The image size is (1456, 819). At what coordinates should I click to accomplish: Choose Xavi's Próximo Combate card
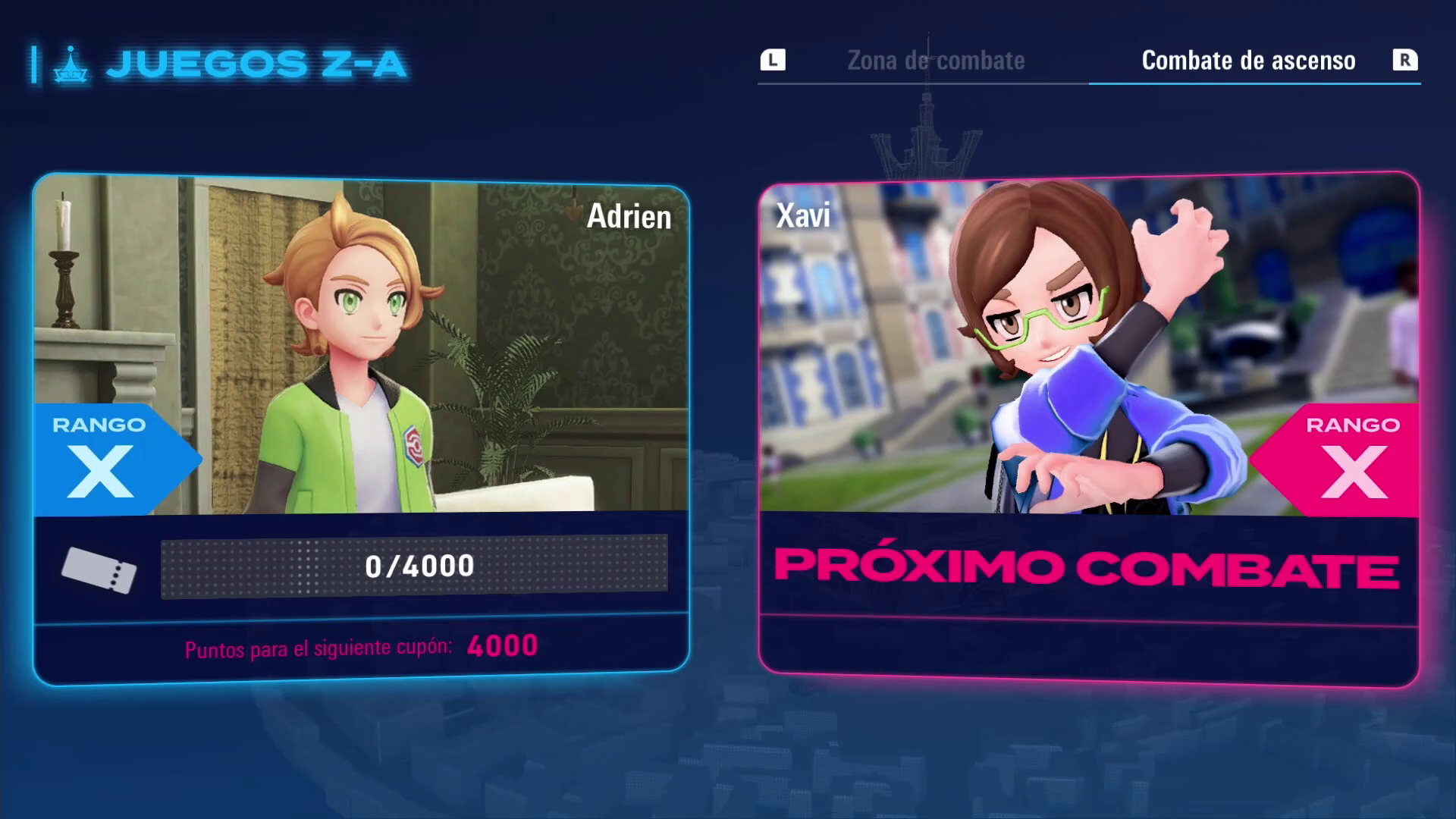click(1088, 430)
